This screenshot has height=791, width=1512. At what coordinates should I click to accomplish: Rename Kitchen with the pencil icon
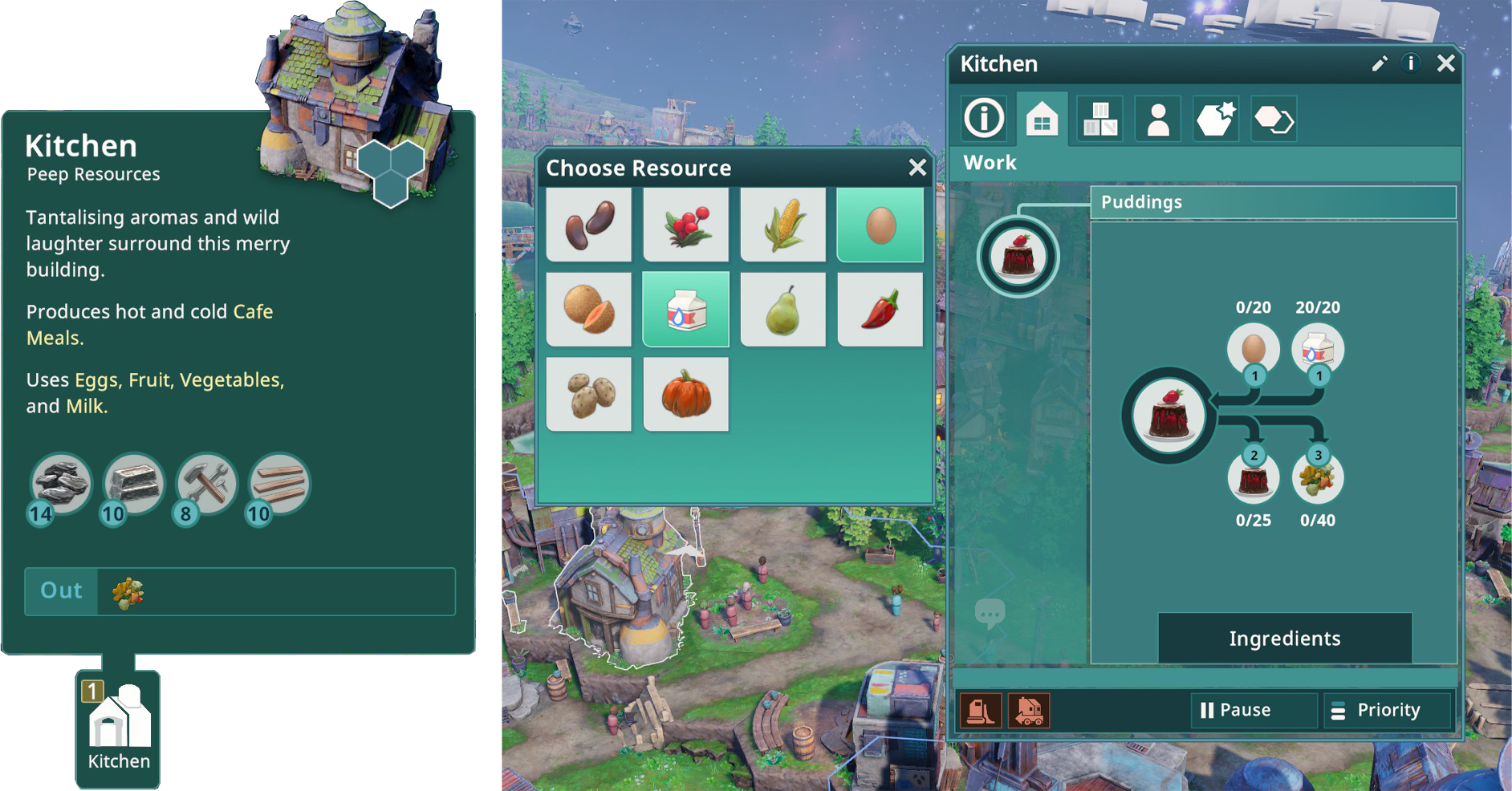1380,63
